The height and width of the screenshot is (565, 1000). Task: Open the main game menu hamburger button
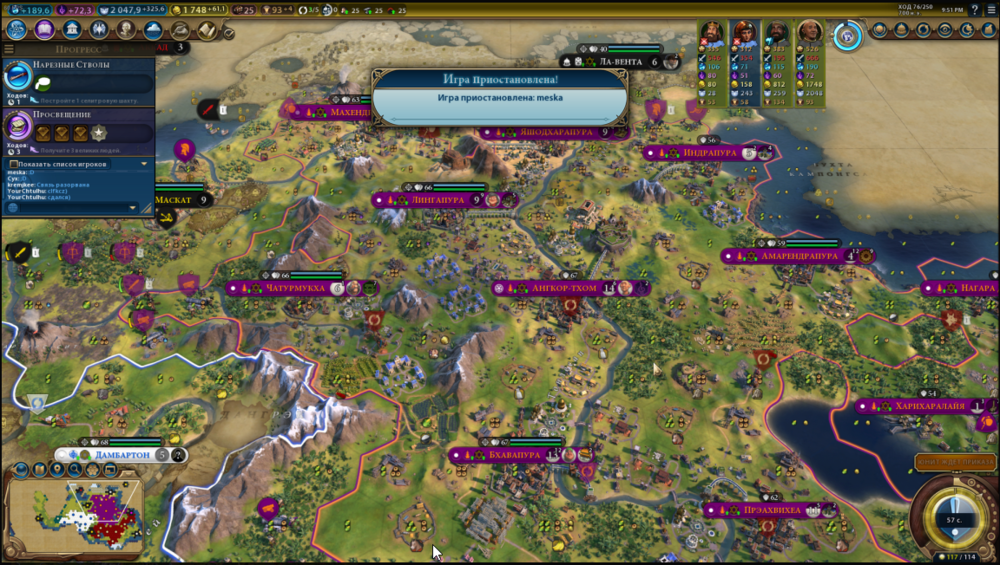pos(991,10)
